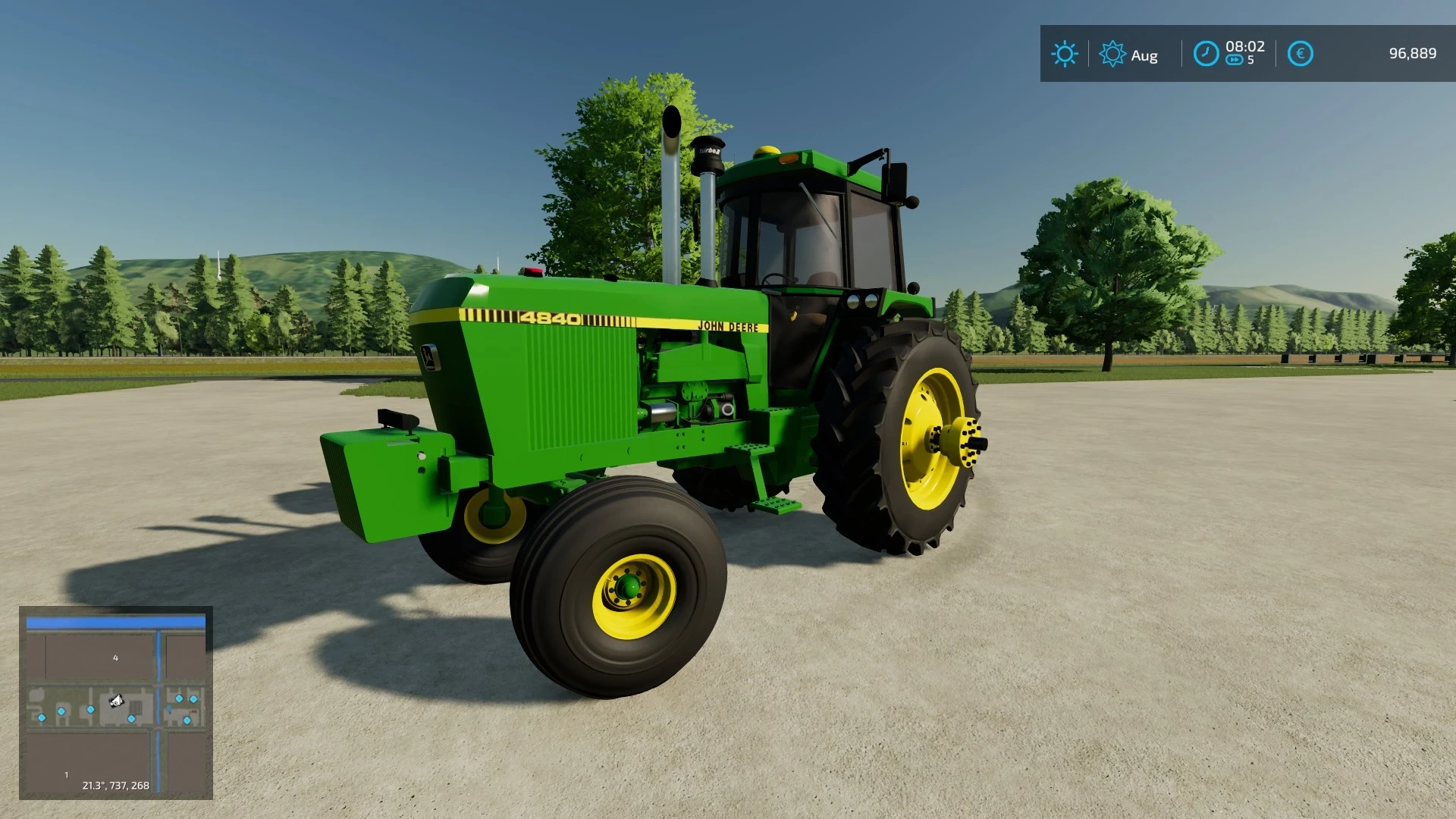Image resolution: width=1456 pixels, height=819 pixels.
Task: Expand the month display showing Aug
Action: click(1144, 55)
